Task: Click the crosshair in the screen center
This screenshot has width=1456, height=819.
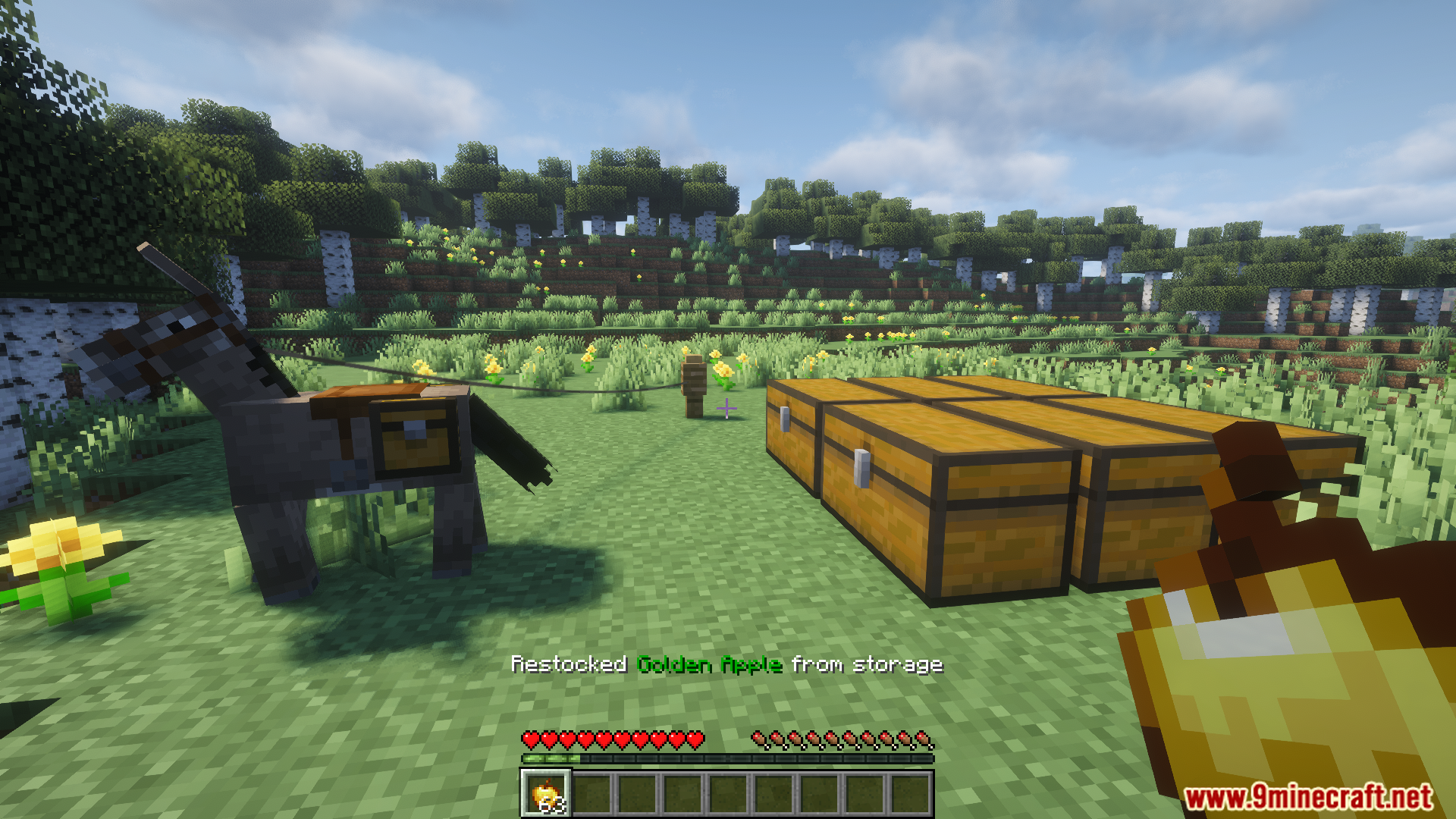Action: 726,409
